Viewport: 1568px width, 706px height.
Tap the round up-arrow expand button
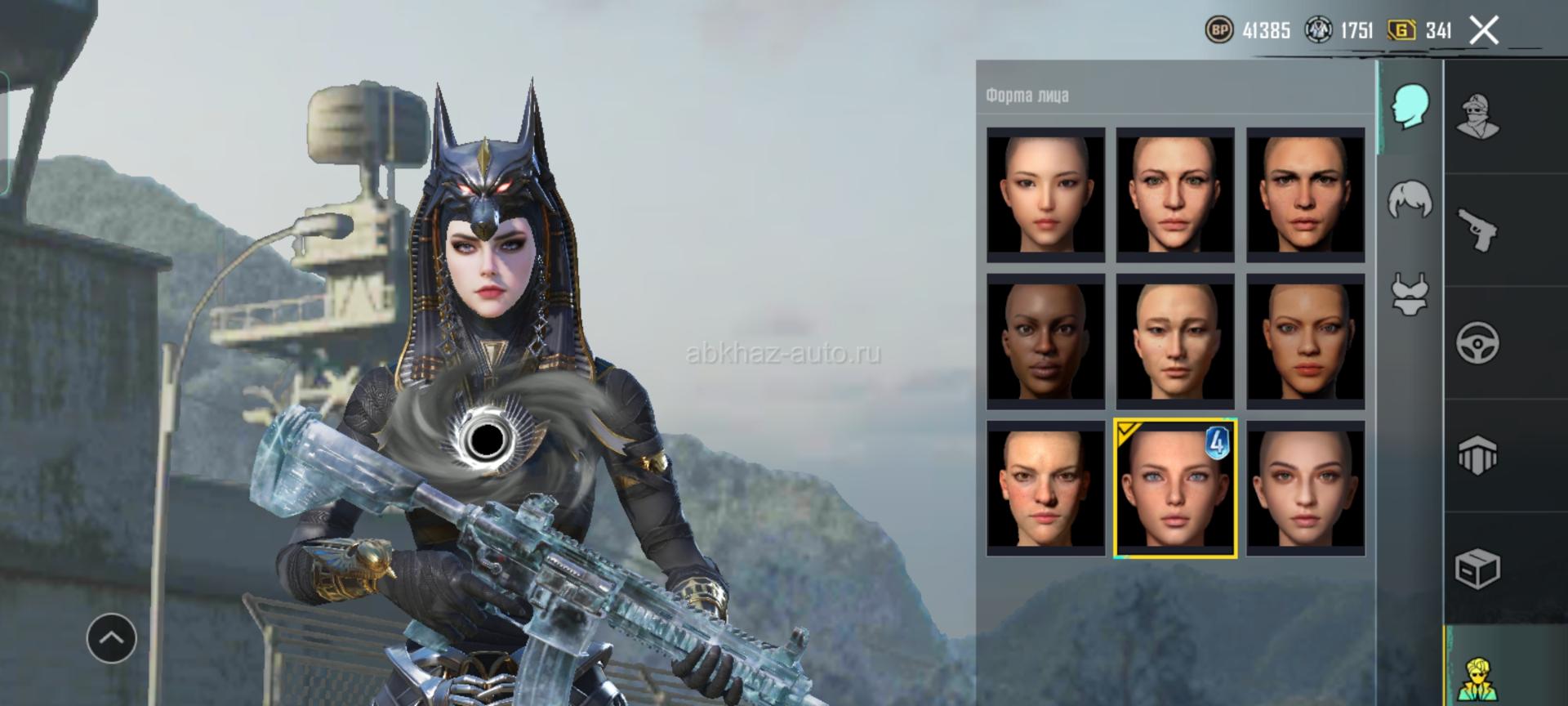[x=112, y=638]
